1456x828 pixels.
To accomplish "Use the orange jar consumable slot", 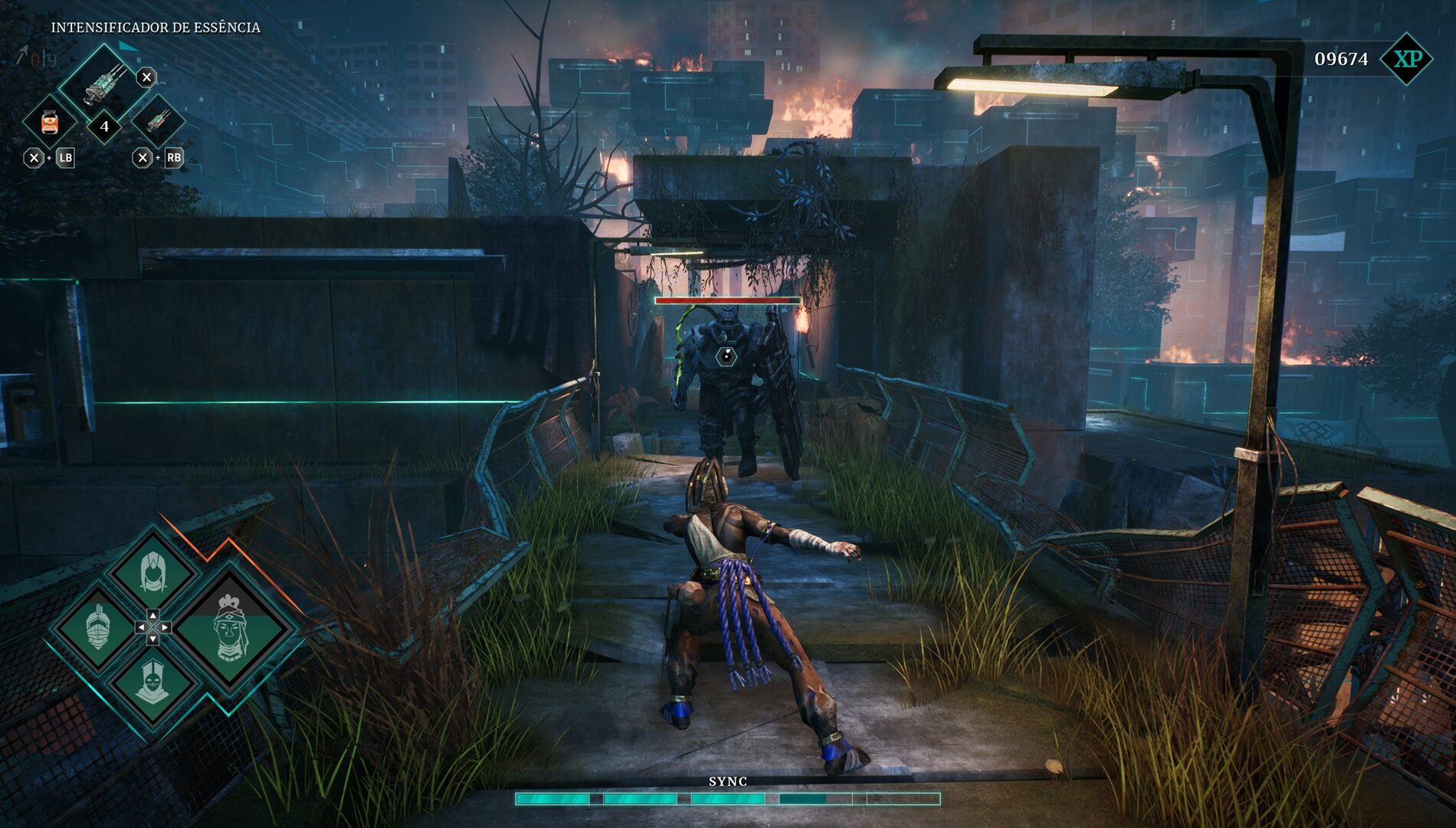I will pos(50,122).
